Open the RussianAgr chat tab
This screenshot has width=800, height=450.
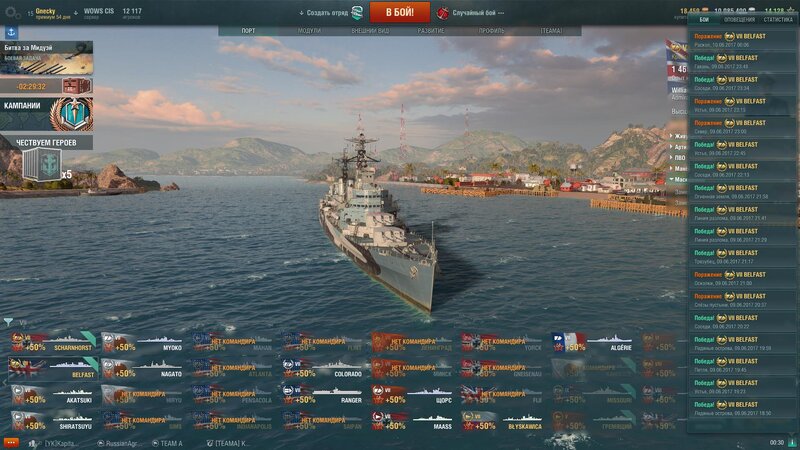click(x=122, y=442)
